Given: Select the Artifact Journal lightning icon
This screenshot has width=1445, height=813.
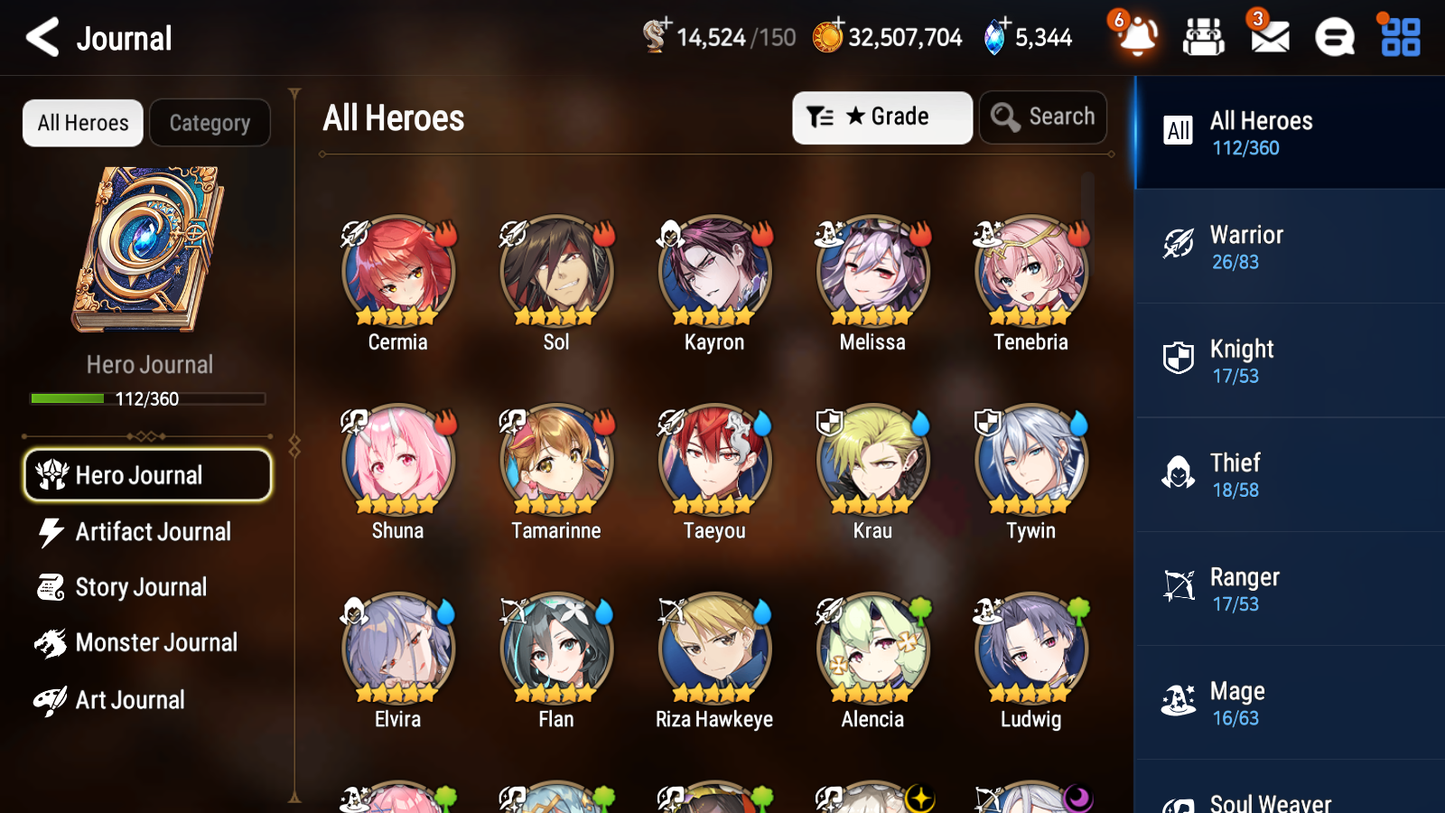Looking at the screenshot, I should (x=48, y=532).
